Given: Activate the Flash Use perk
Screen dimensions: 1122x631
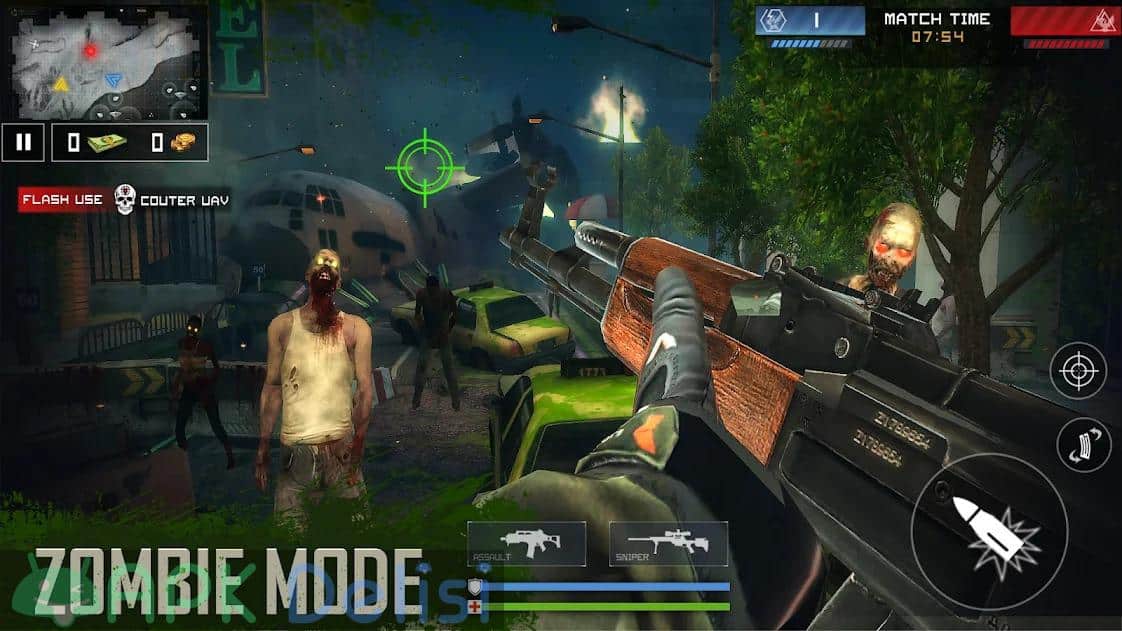Looking at the screenshot, I should [62, 200].
